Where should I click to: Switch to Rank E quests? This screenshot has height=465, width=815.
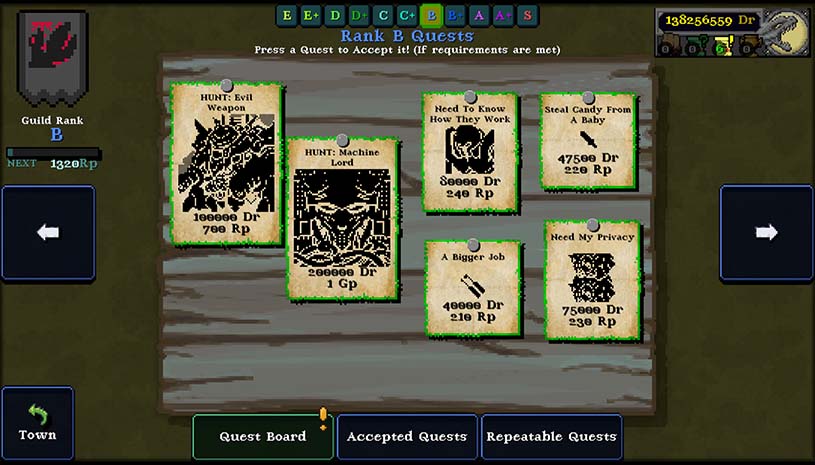pos(287,15)
